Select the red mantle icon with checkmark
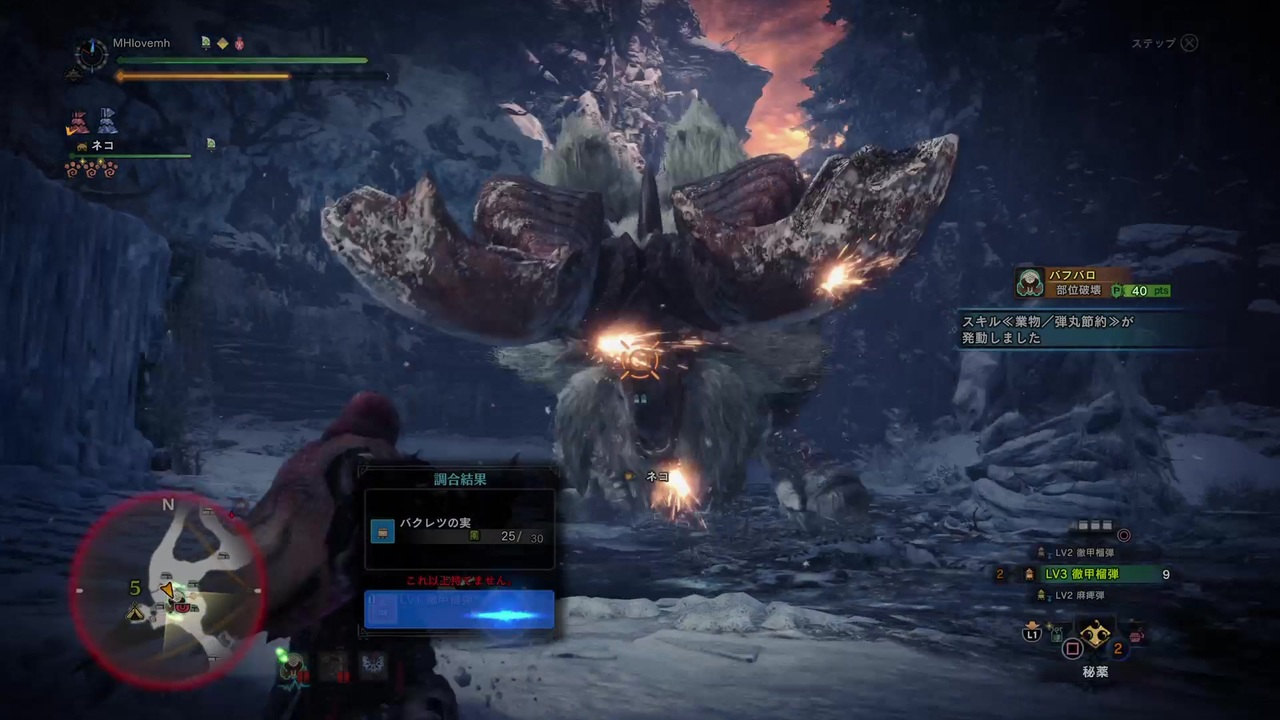The width and height of the screenshot is (1280, 720). 78,122
